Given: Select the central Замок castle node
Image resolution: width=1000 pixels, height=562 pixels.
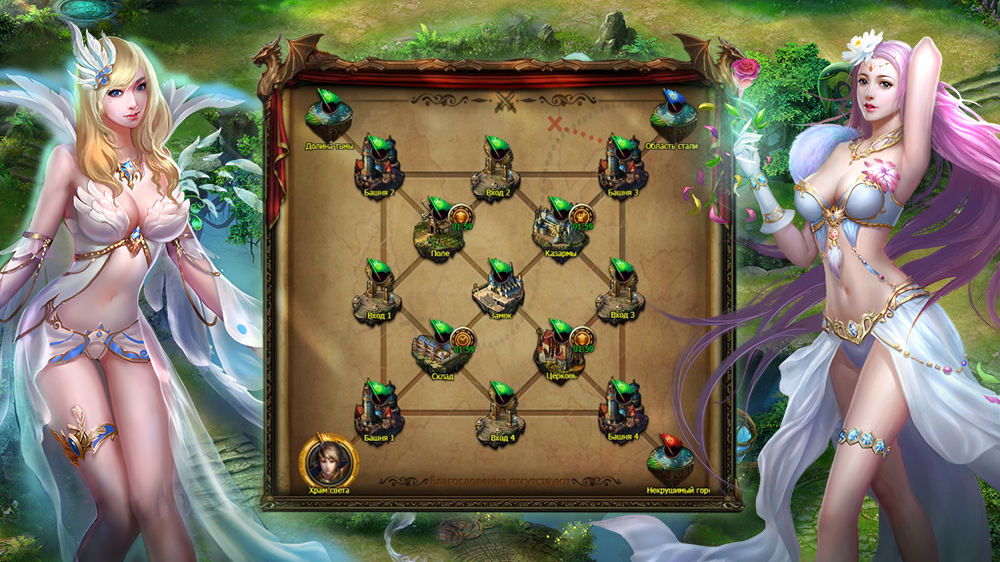Looking at the screenshot, I should (x=498, y=288).
